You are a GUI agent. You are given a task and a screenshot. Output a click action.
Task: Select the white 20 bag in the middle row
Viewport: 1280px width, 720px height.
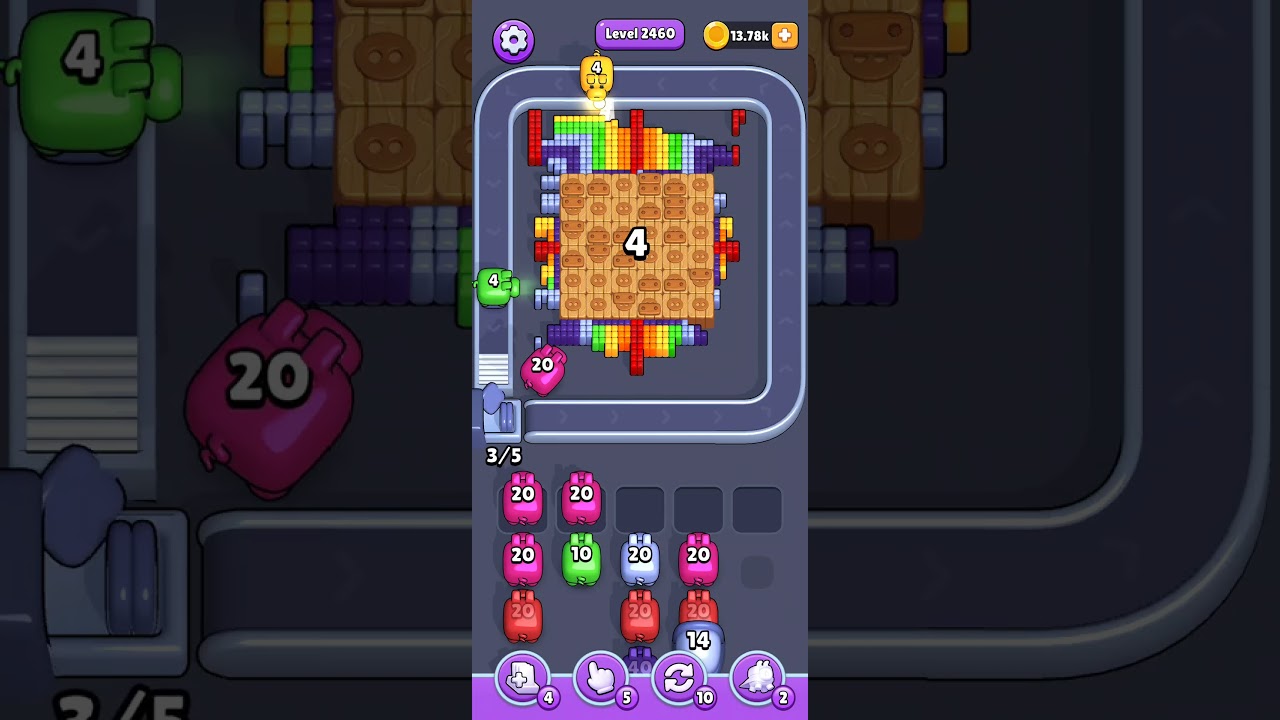pyautogui.click(x=641, y=558)
